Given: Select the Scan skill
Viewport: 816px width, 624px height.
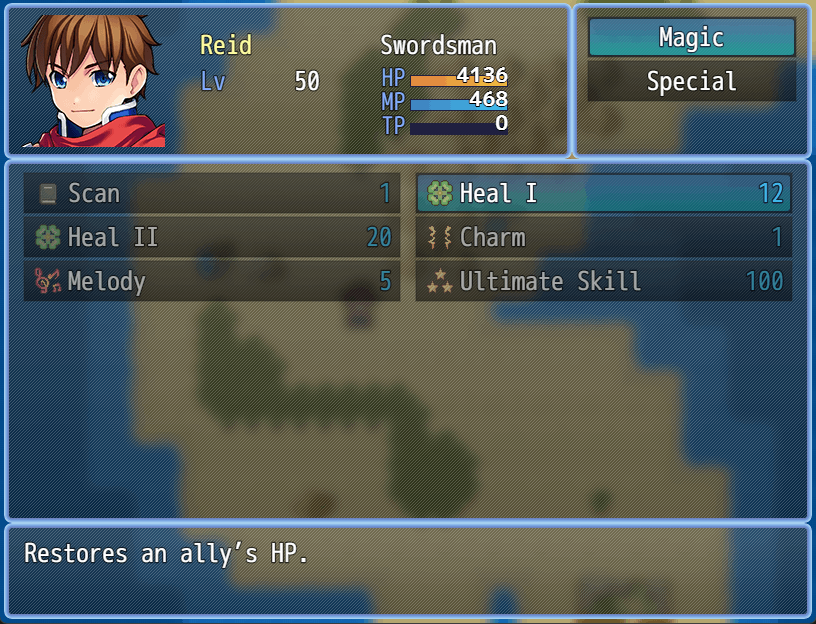Looking at the screenshot, I should 211,194.
